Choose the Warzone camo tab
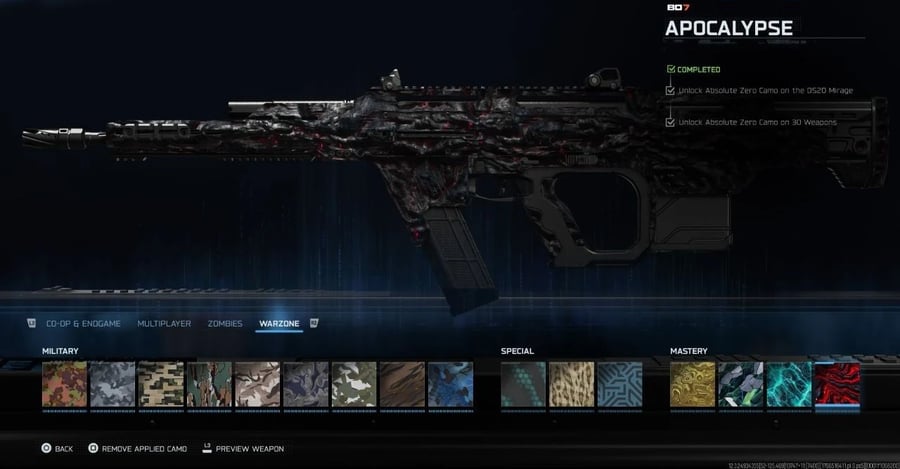Image resolution: width=900 pixels, height=469 pixels. [x=279, y=323]
